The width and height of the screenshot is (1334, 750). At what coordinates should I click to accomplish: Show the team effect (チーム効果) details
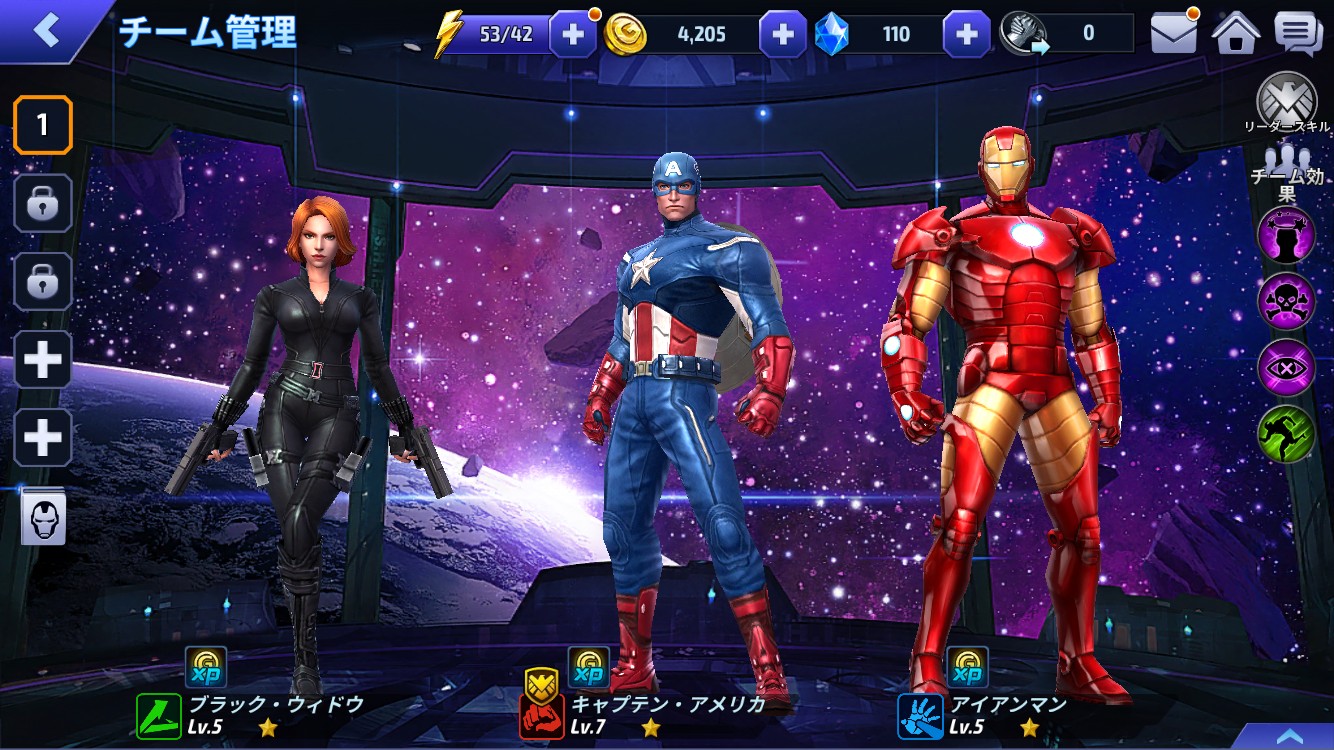pyautogui.click(x=1287, y=172)
